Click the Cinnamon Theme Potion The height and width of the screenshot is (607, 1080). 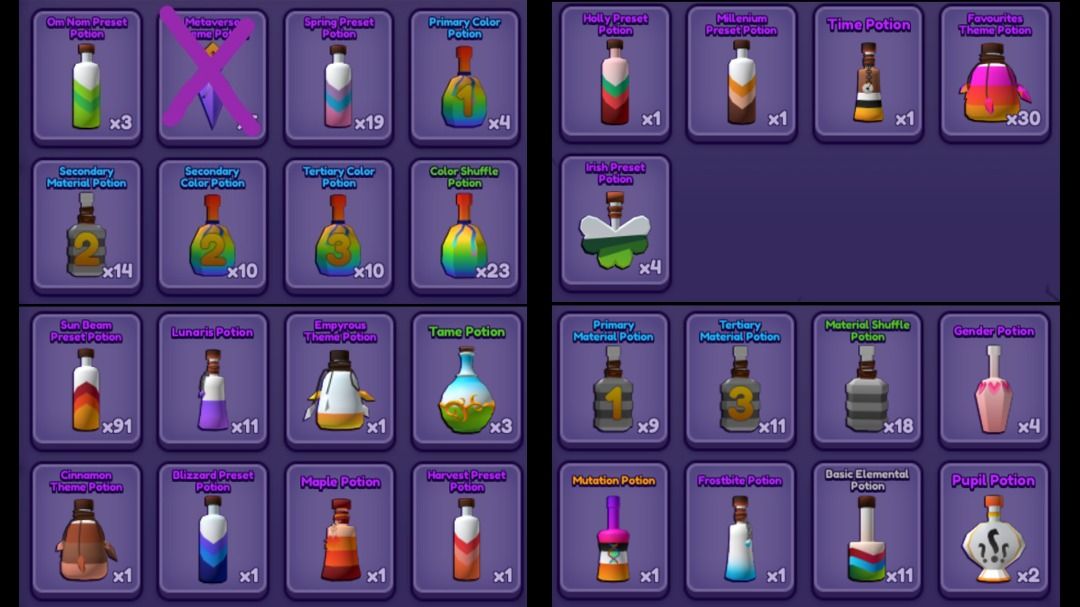[x=87, y=531]
